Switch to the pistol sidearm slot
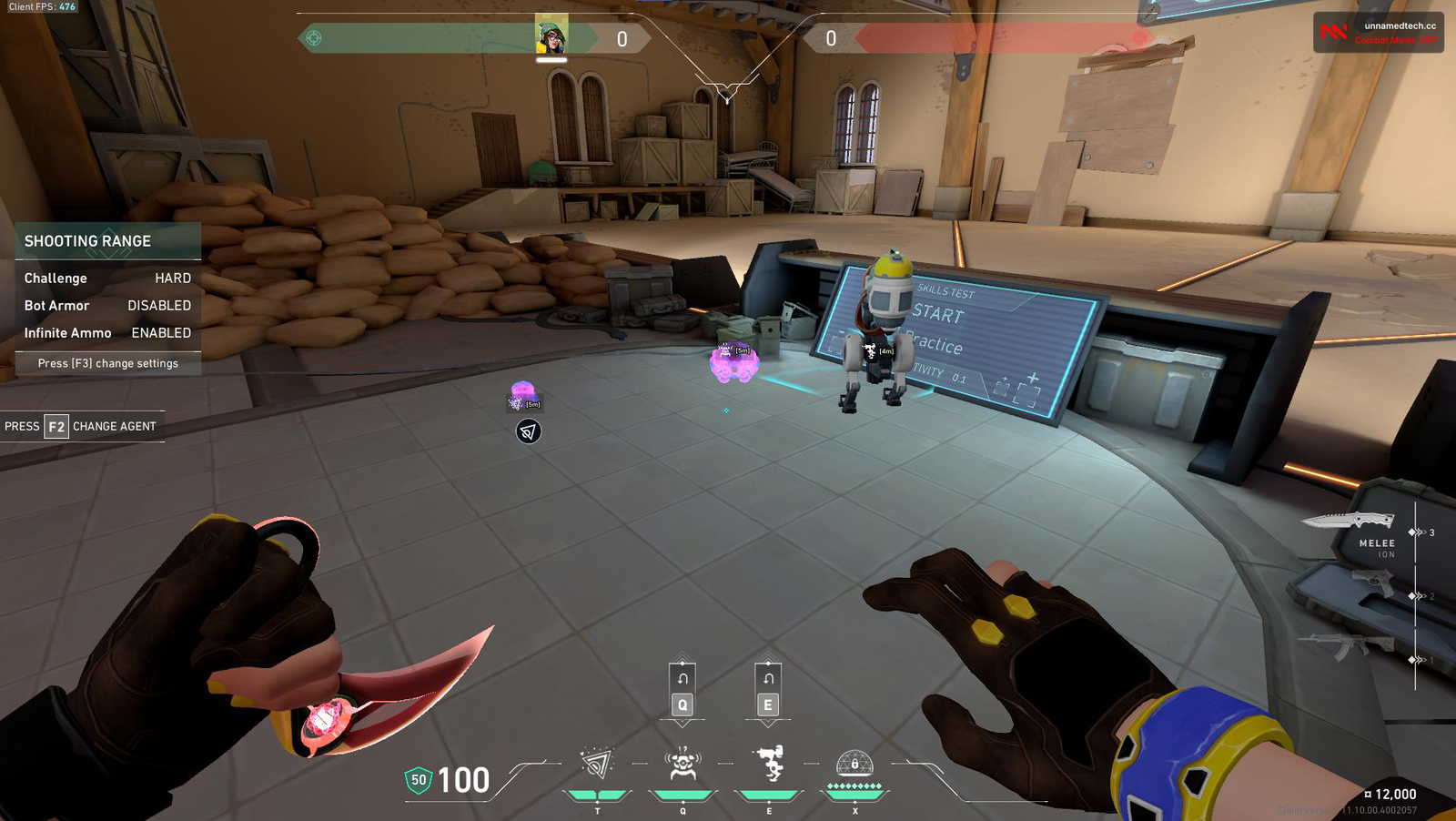Viewport: 1456px width, 821px height. [1372, 583]
